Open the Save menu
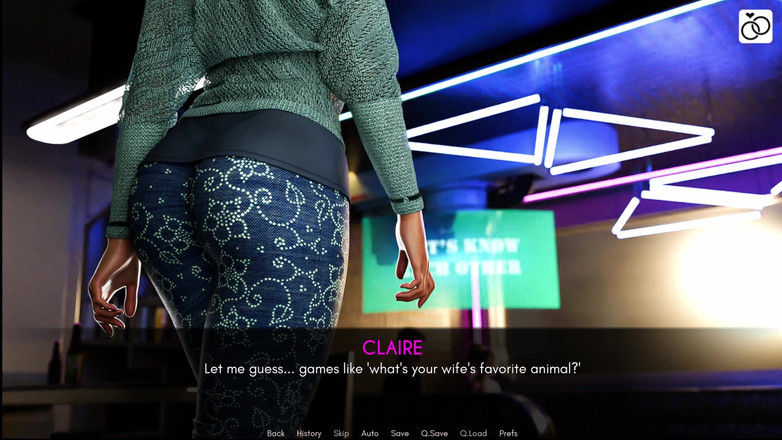 pyautogui.click(x=399, y=433)
